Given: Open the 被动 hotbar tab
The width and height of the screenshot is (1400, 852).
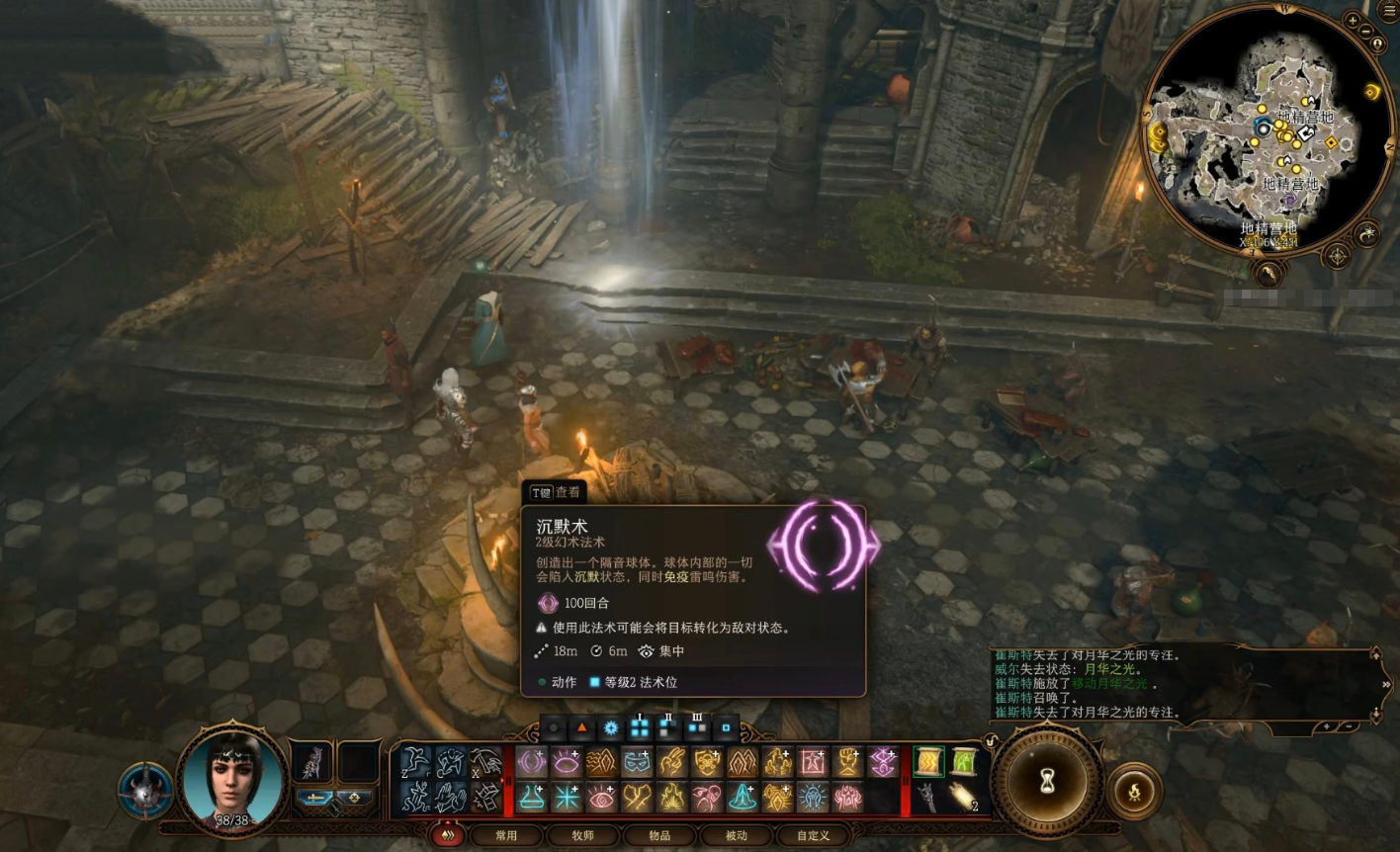Looking at the screenshot, I should point(736,835).
